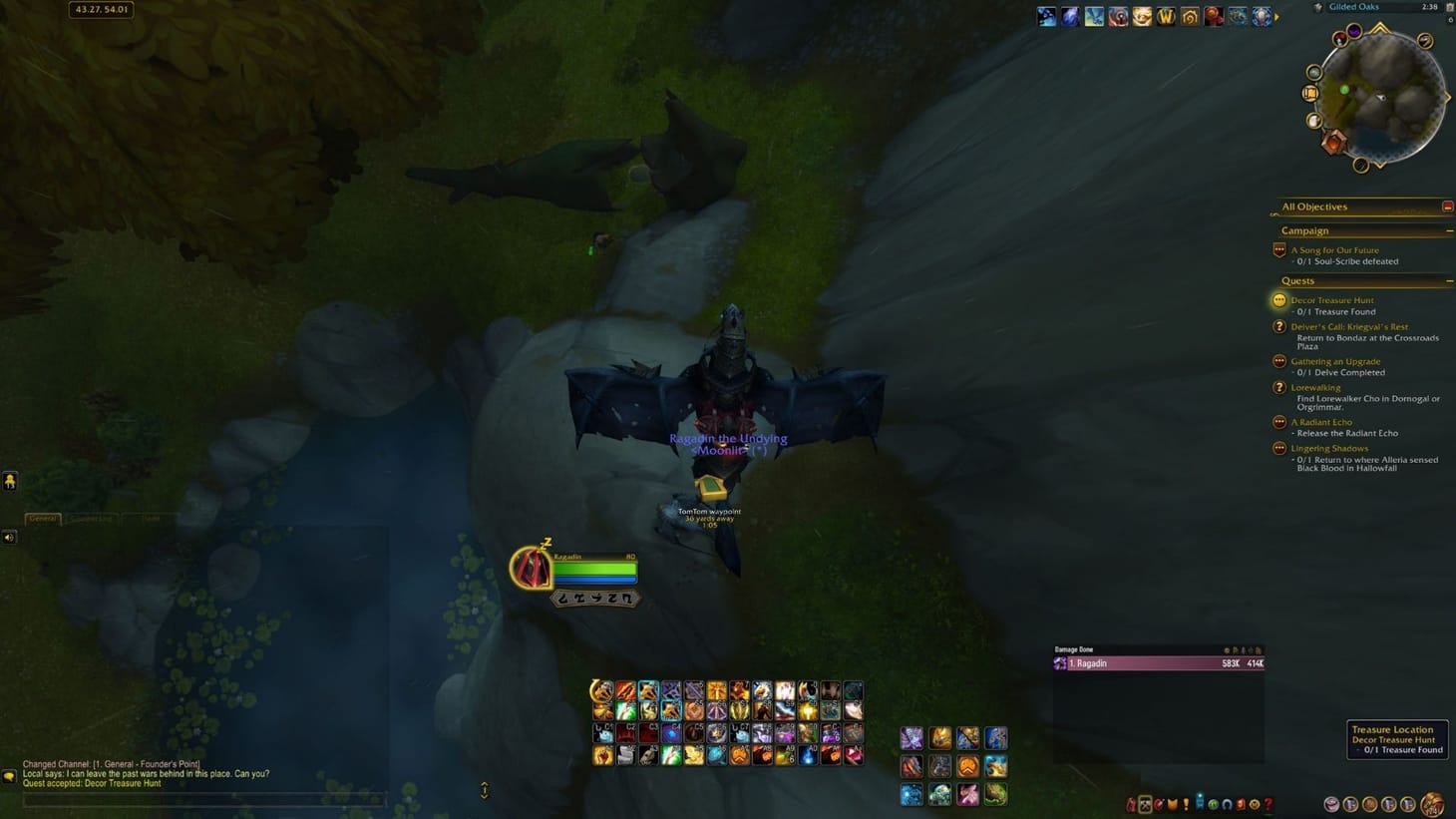Image resolution: width=1456 pixels, height=819 pixels.
Task: Toggle the chat bubble icon on the left edge
Action: tap(10, 482)
